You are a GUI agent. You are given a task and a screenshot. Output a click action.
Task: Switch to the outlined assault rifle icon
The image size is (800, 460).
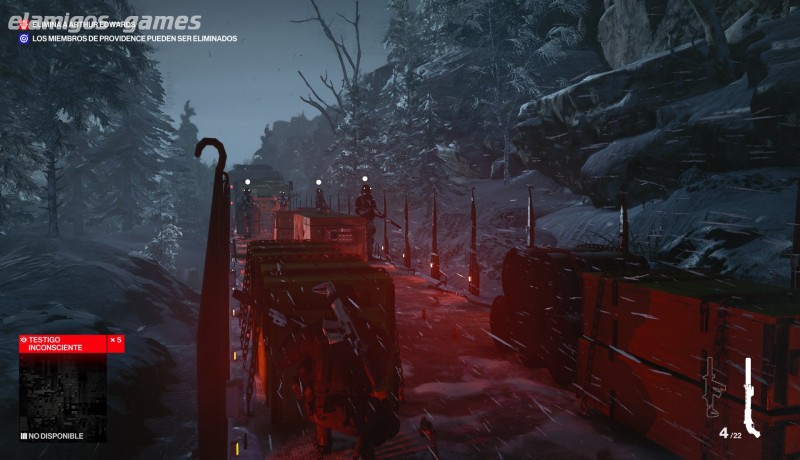712,388
